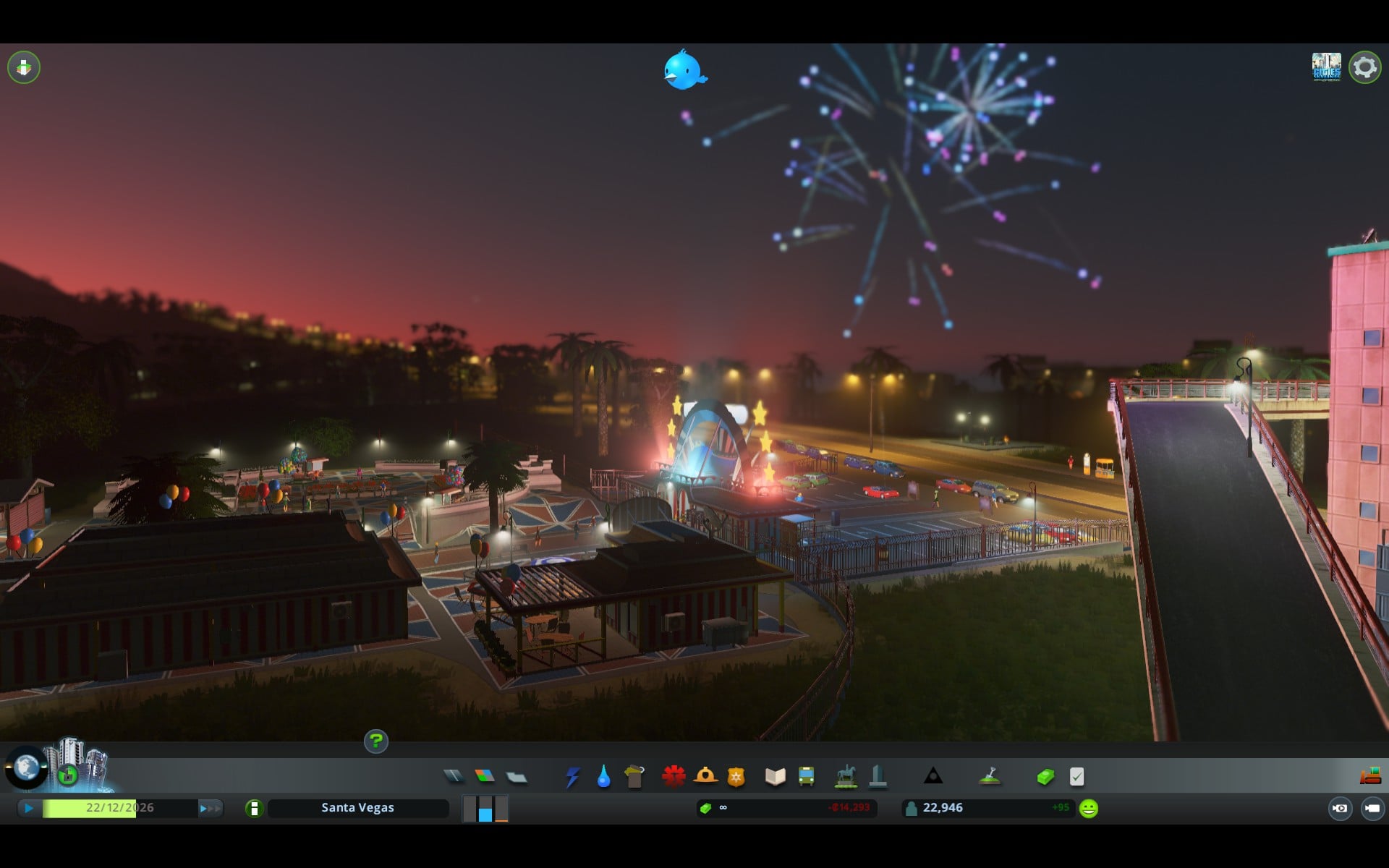Open the Public Transport bus menu
Image resolution: width=1389 pixels, height=868 pixels.
(806, 777)
